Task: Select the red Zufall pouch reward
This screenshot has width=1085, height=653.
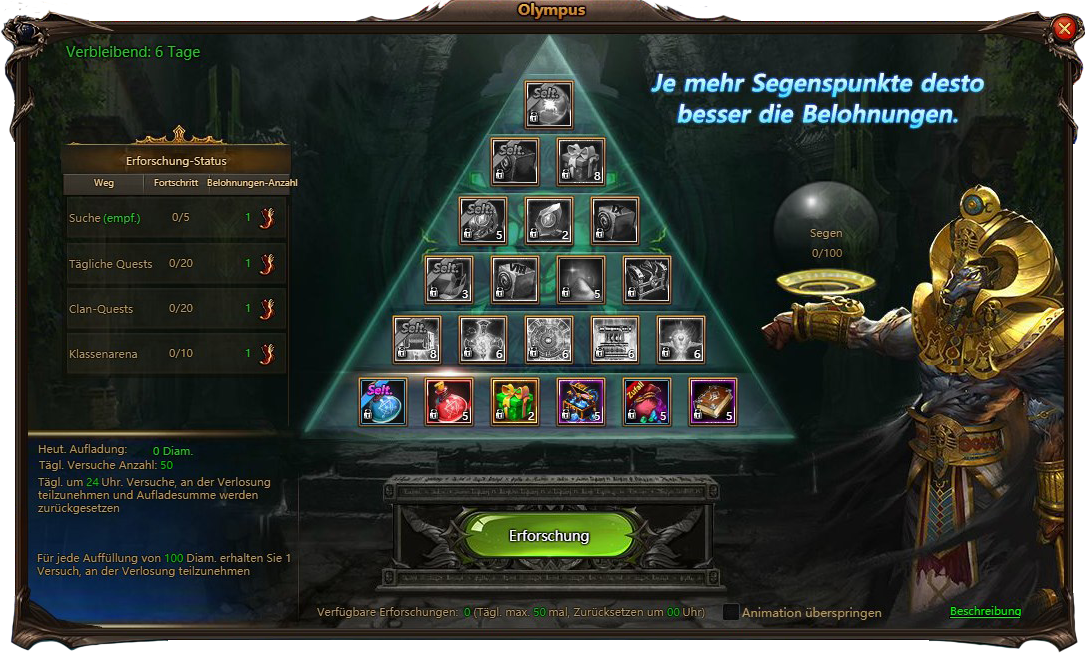Action: [x=647, y=402]
